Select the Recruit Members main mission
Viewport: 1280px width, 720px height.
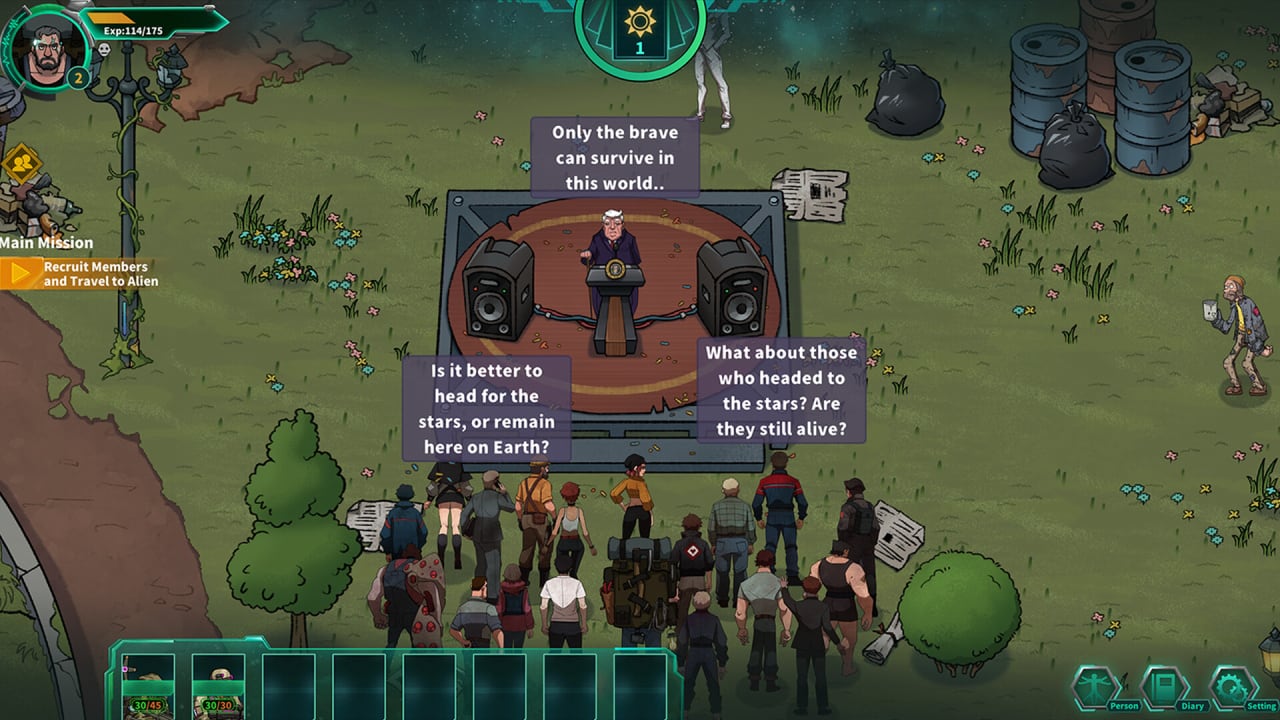pos(80,274)
